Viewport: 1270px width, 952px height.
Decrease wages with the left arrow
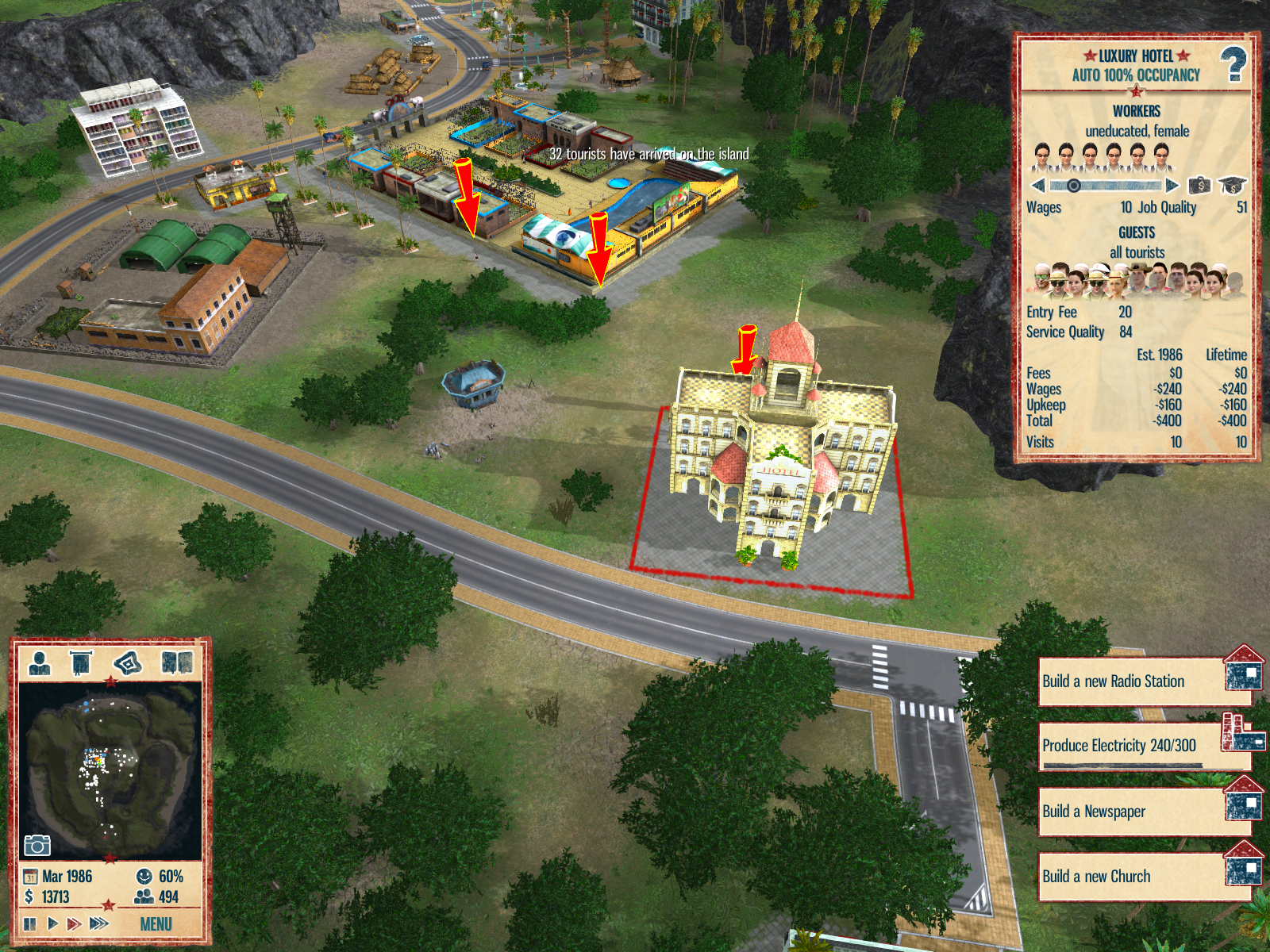1038,186
